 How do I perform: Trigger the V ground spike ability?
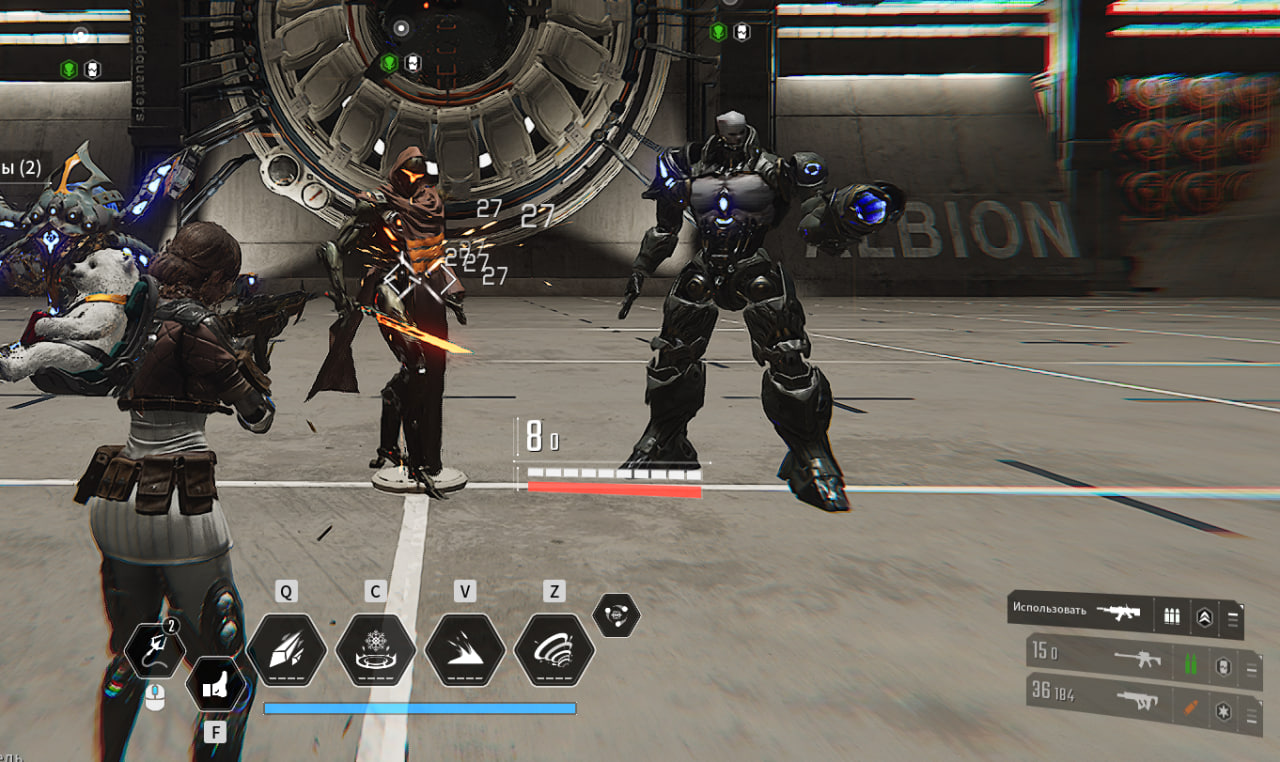tap(464, 650)
